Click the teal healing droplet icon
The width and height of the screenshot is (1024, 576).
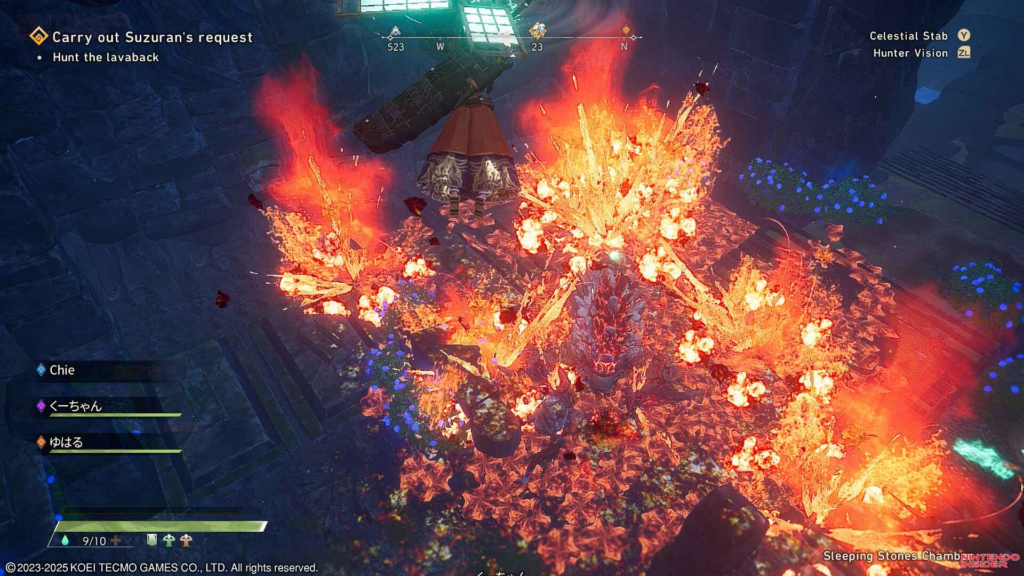66,541
